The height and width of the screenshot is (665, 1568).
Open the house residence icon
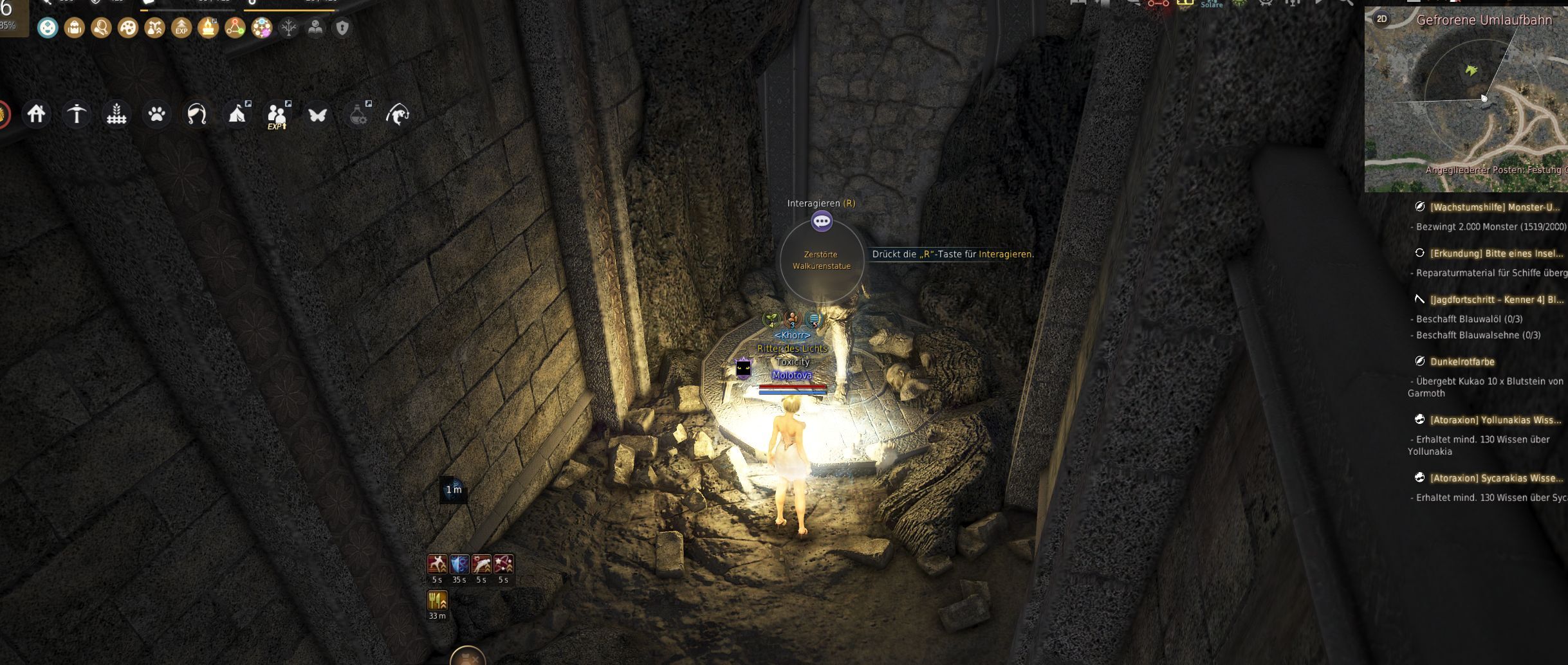[37, 114]
